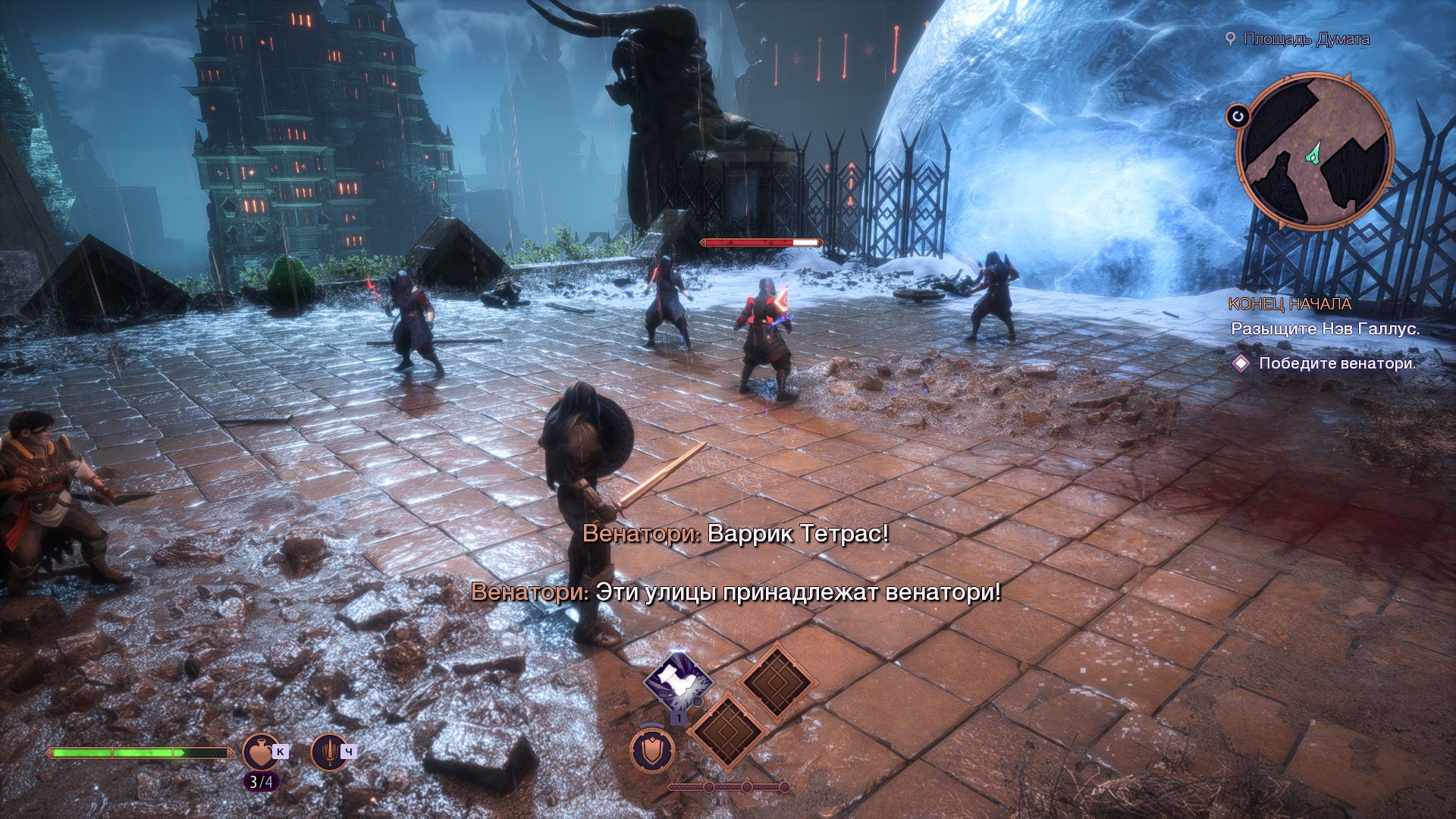Select the "Победите венатори" objective

(1337, 363)
